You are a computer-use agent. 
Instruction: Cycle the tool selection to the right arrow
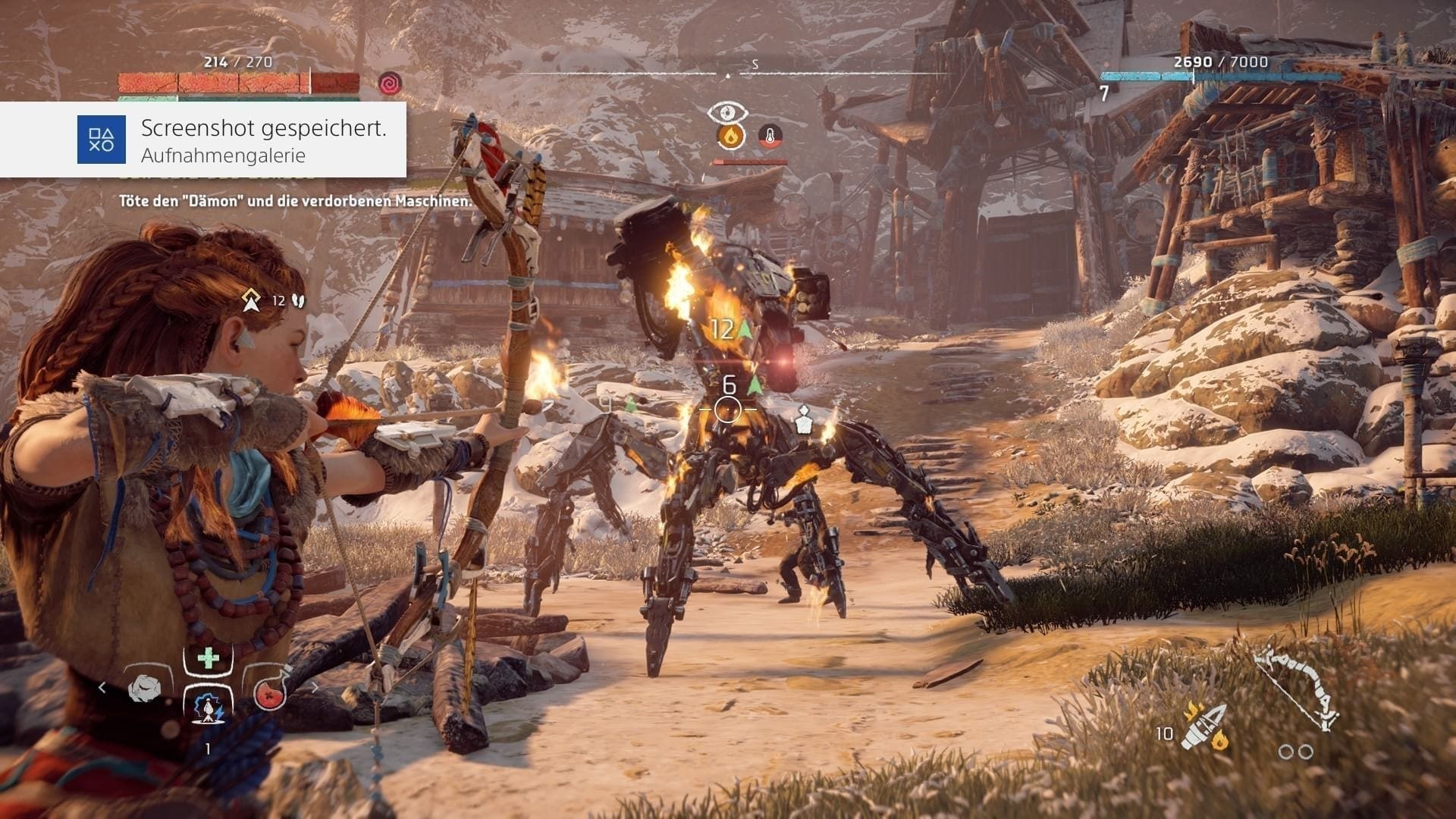point(315,688)
